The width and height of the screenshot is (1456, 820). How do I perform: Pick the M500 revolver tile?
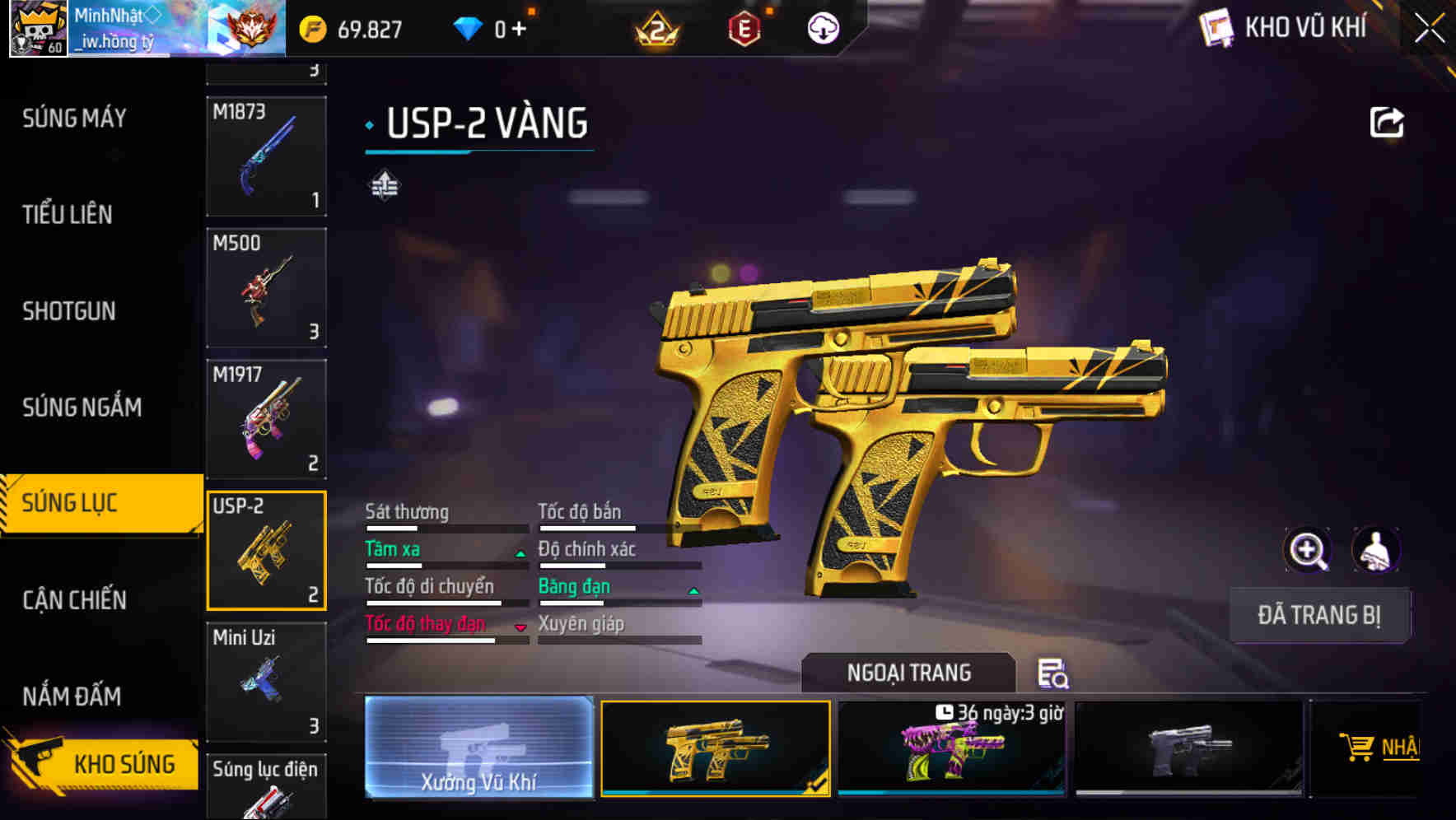pyautogui.click(x=266, y=287)
